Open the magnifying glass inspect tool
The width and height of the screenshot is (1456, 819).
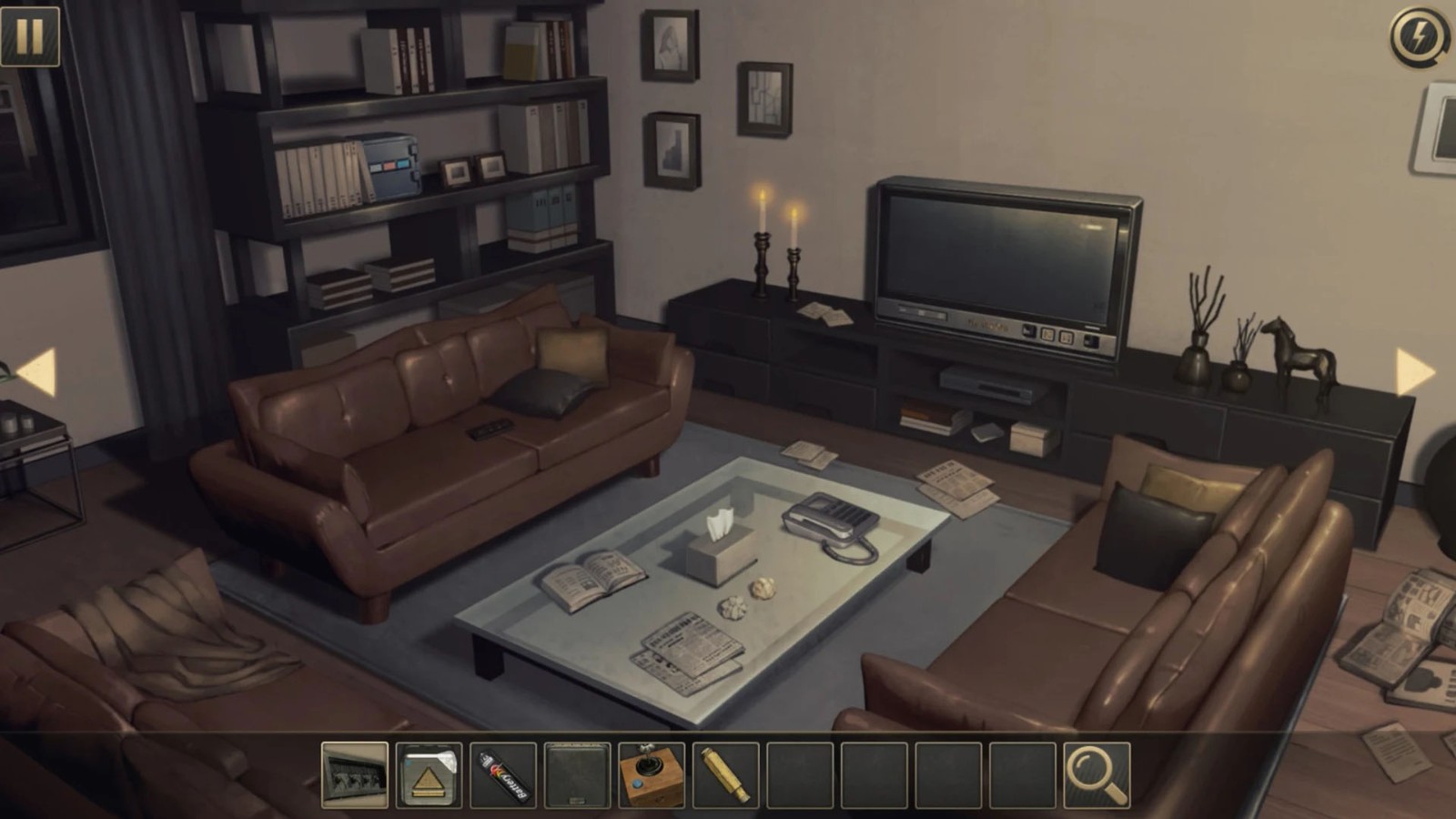click(x=1097, y=775)
